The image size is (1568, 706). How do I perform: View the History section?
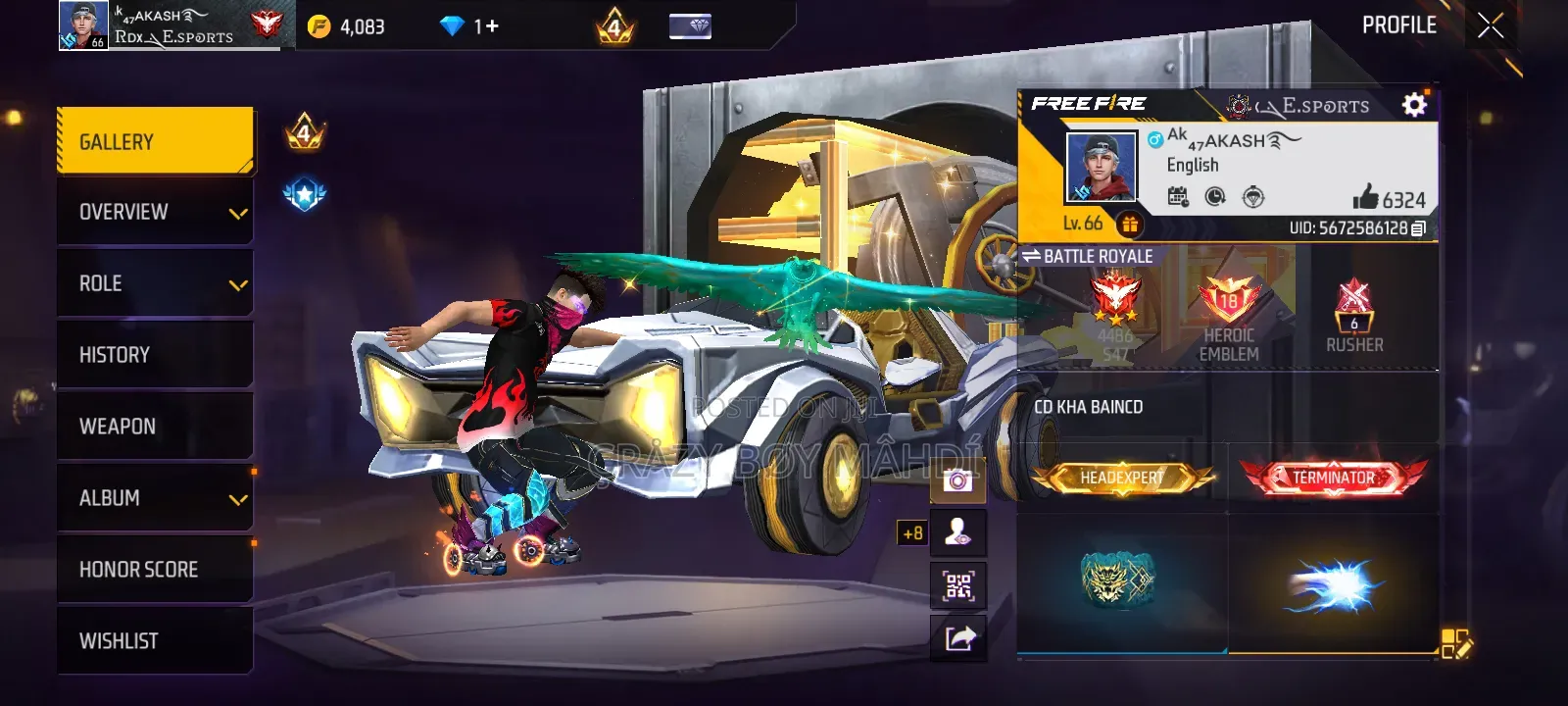155,355
